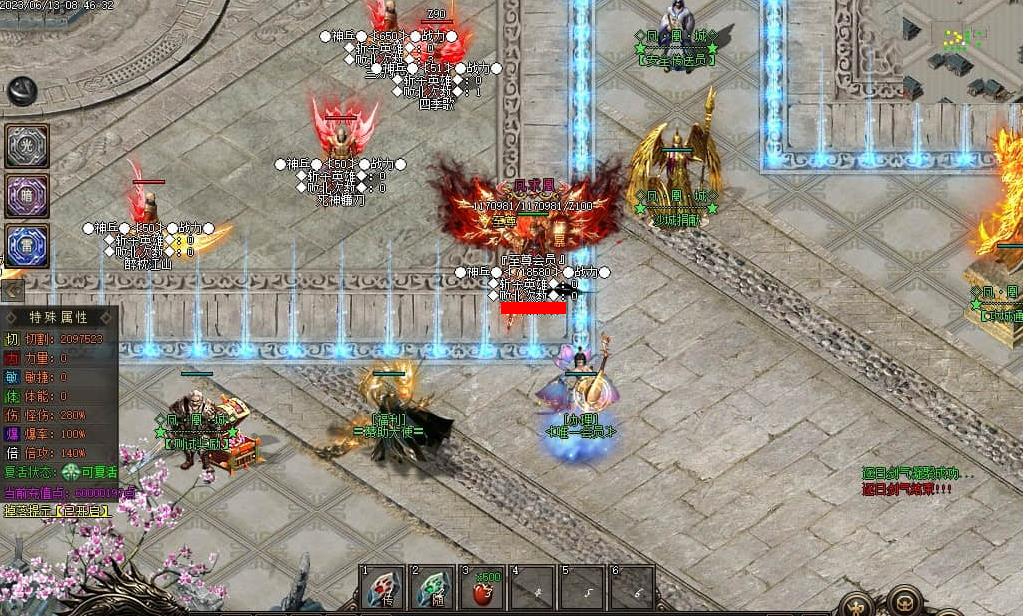The height and width of the screenshot is (616, 1029).
Task: Open the left round bronze menu button
Action: pos(855,603)
